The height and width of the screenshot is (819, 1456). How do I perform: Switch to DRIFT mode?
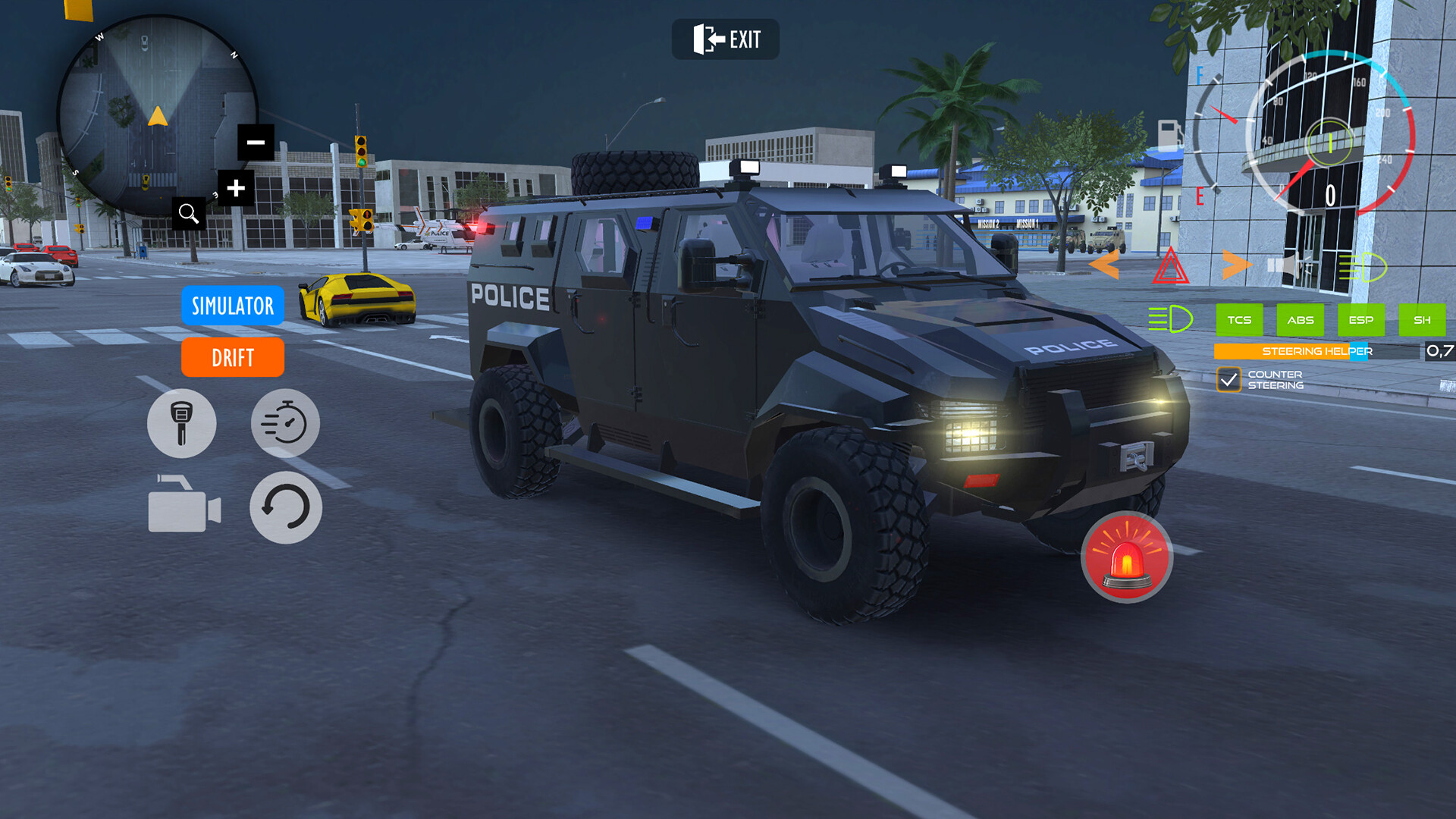pyautogui.click(x=232, y=357)
